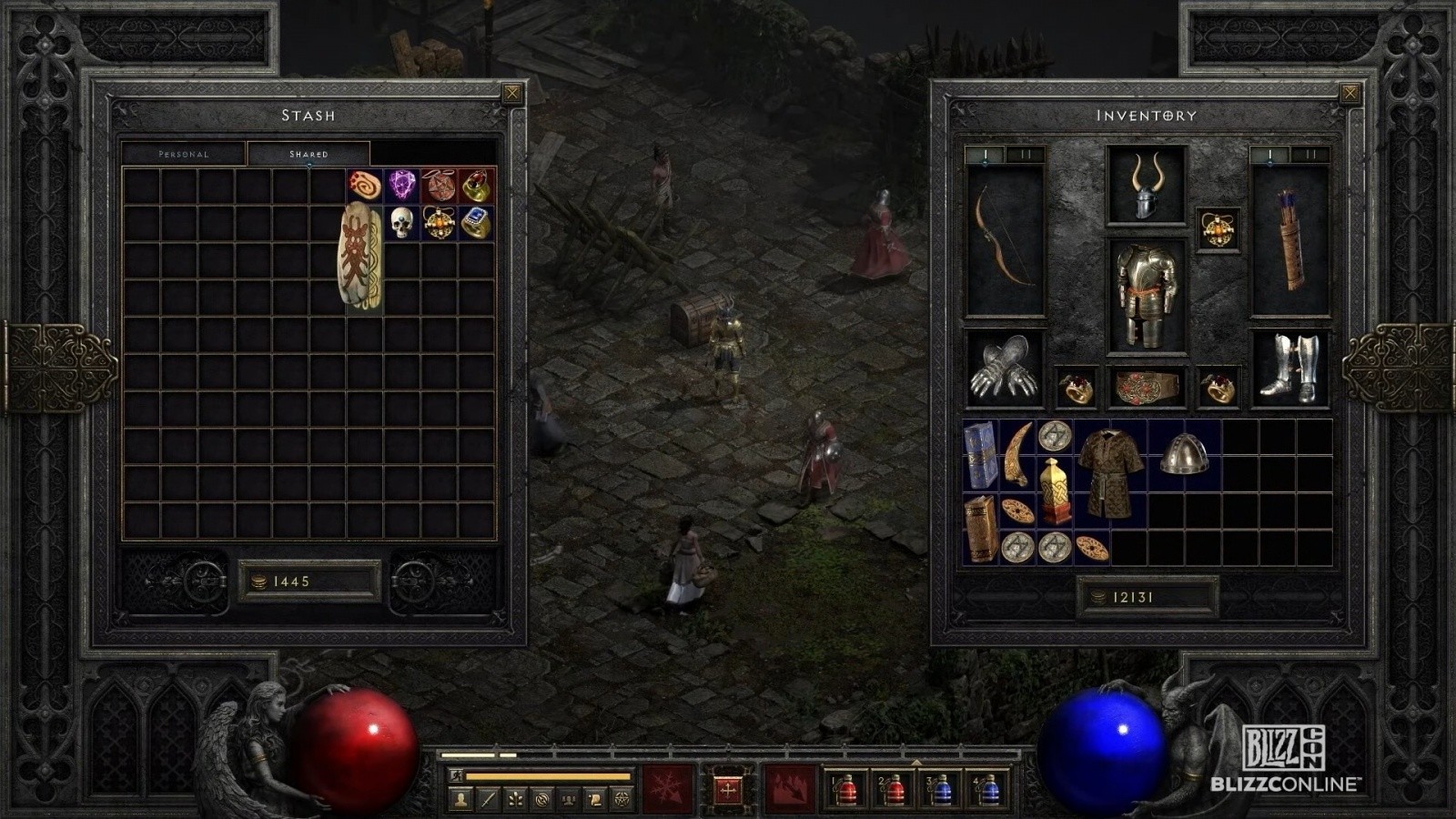This screenshot has width=1456, height=819.
Task: Close the Stash window
Action: pyautogui.click(x=512, y=93)
